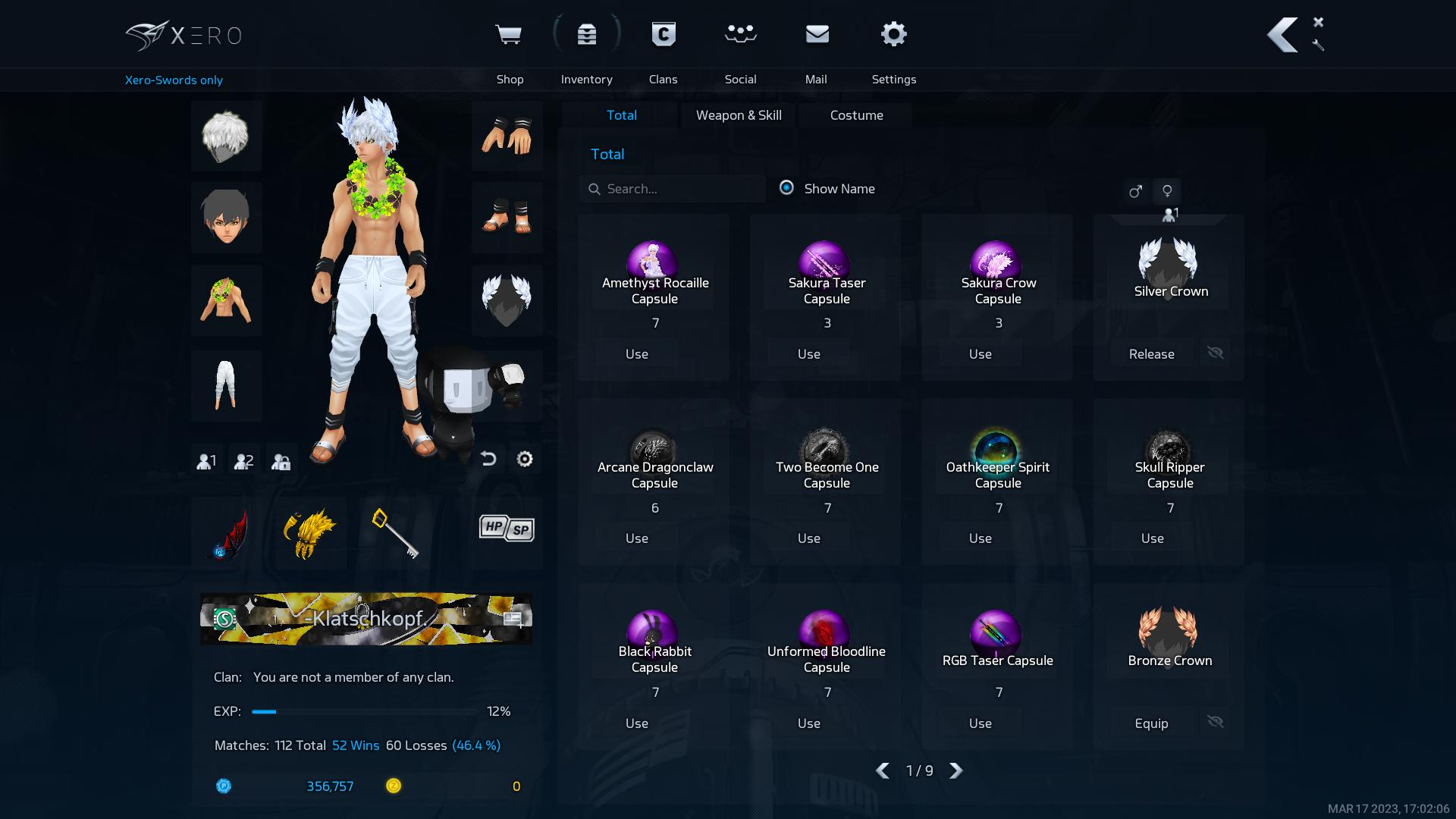The height and width of the screenshot is (819, 1456).
Task: Click the back arrow at top right
Action: (1283, 35)
